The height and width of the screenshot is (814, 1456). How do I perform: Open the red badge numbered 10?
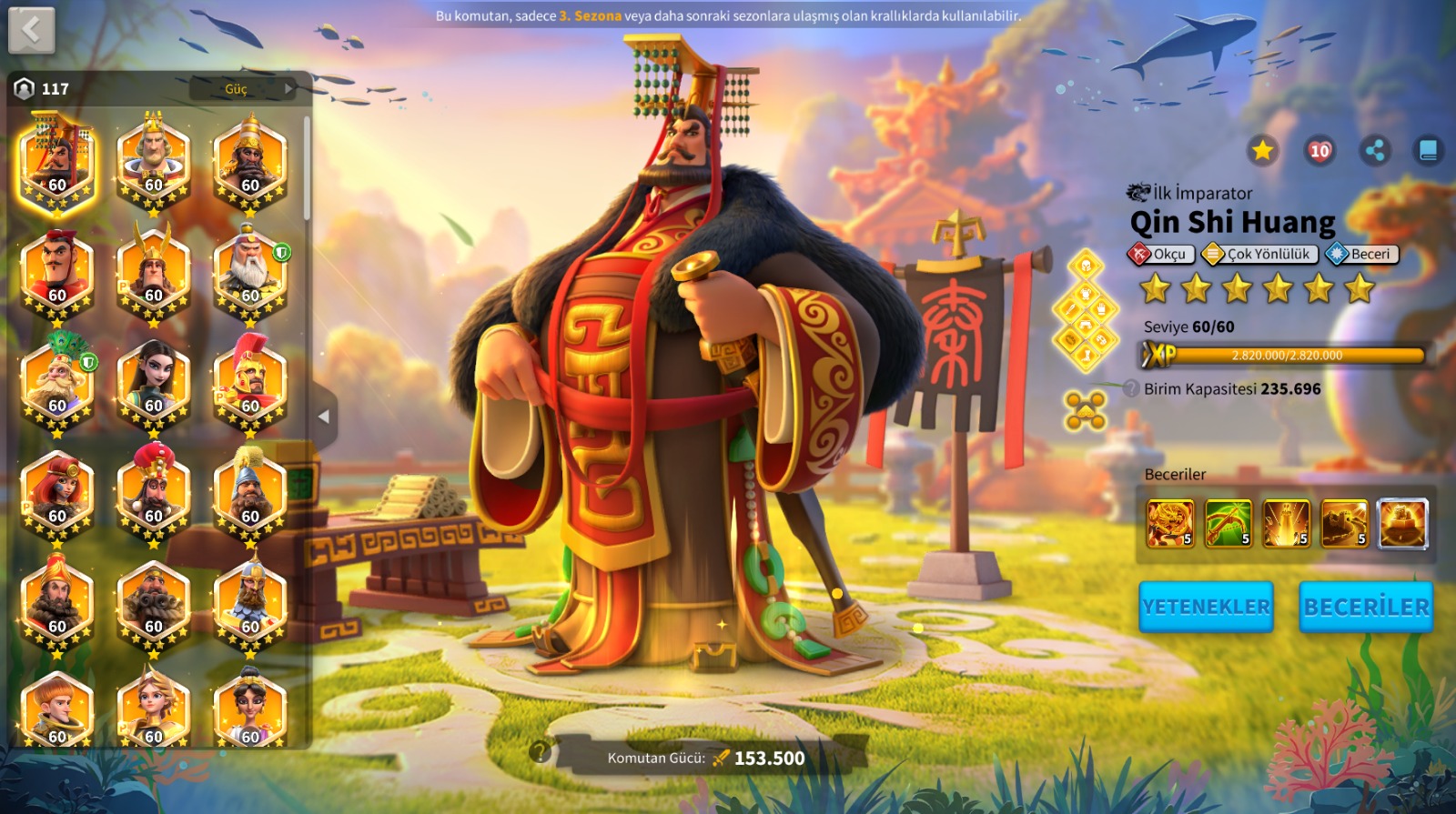[1319, 150]
